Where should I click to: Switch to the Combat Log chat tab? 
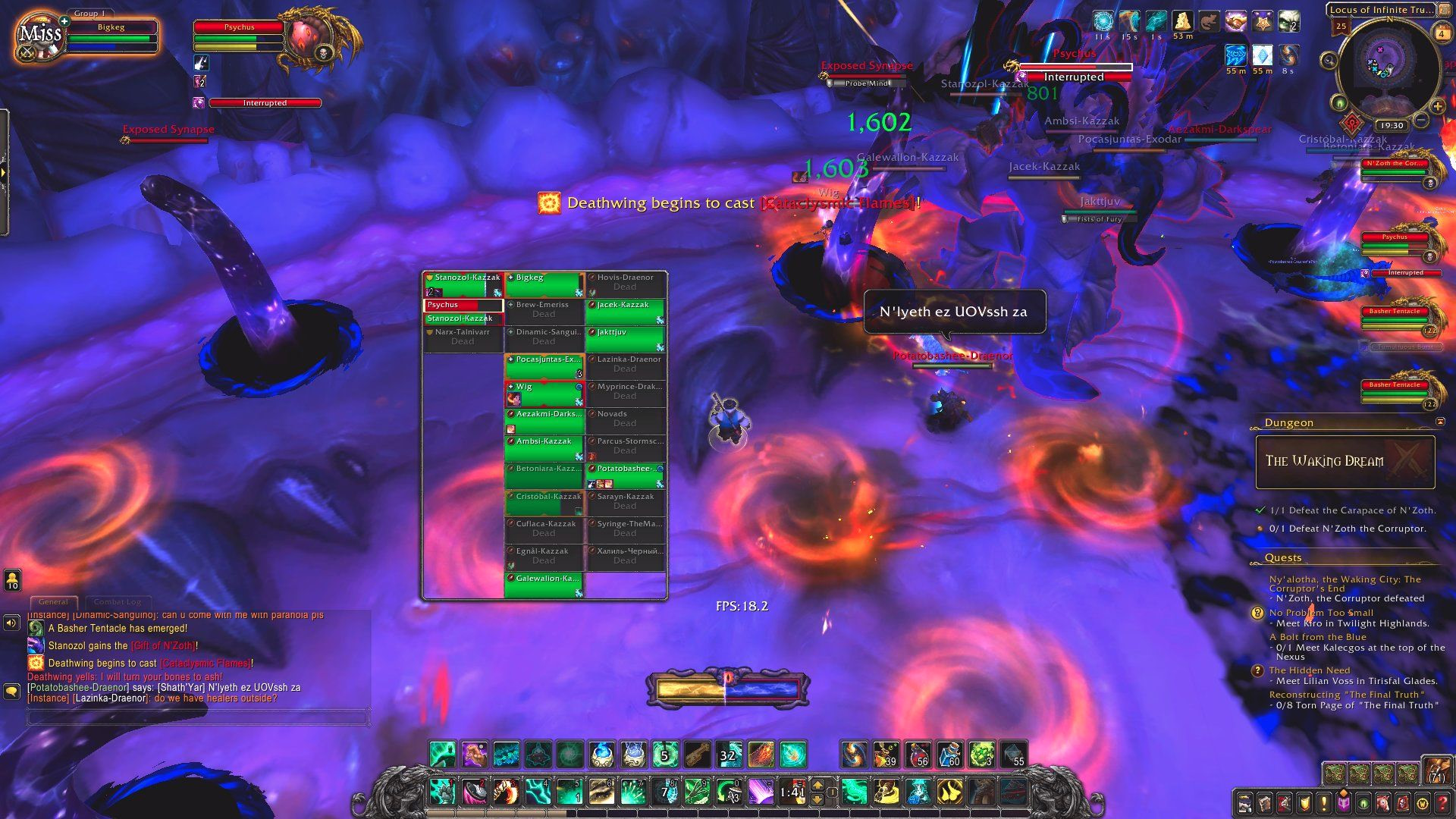point(118,602)
